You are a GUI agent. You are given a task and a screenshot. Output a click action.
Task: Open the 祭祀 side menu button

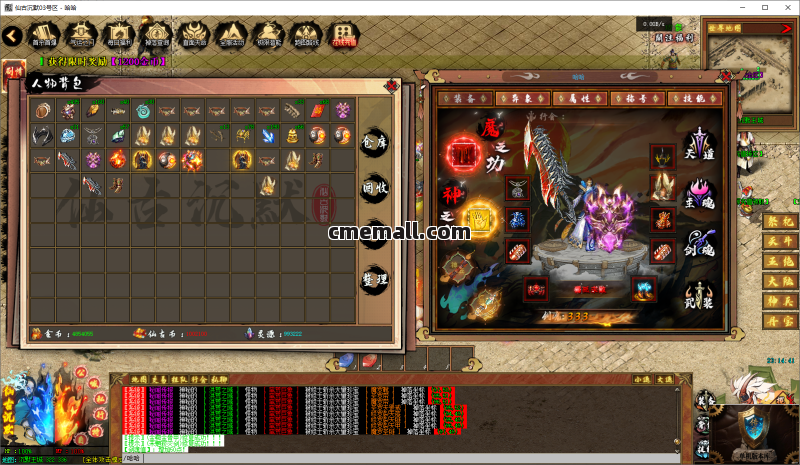(779, 221)
